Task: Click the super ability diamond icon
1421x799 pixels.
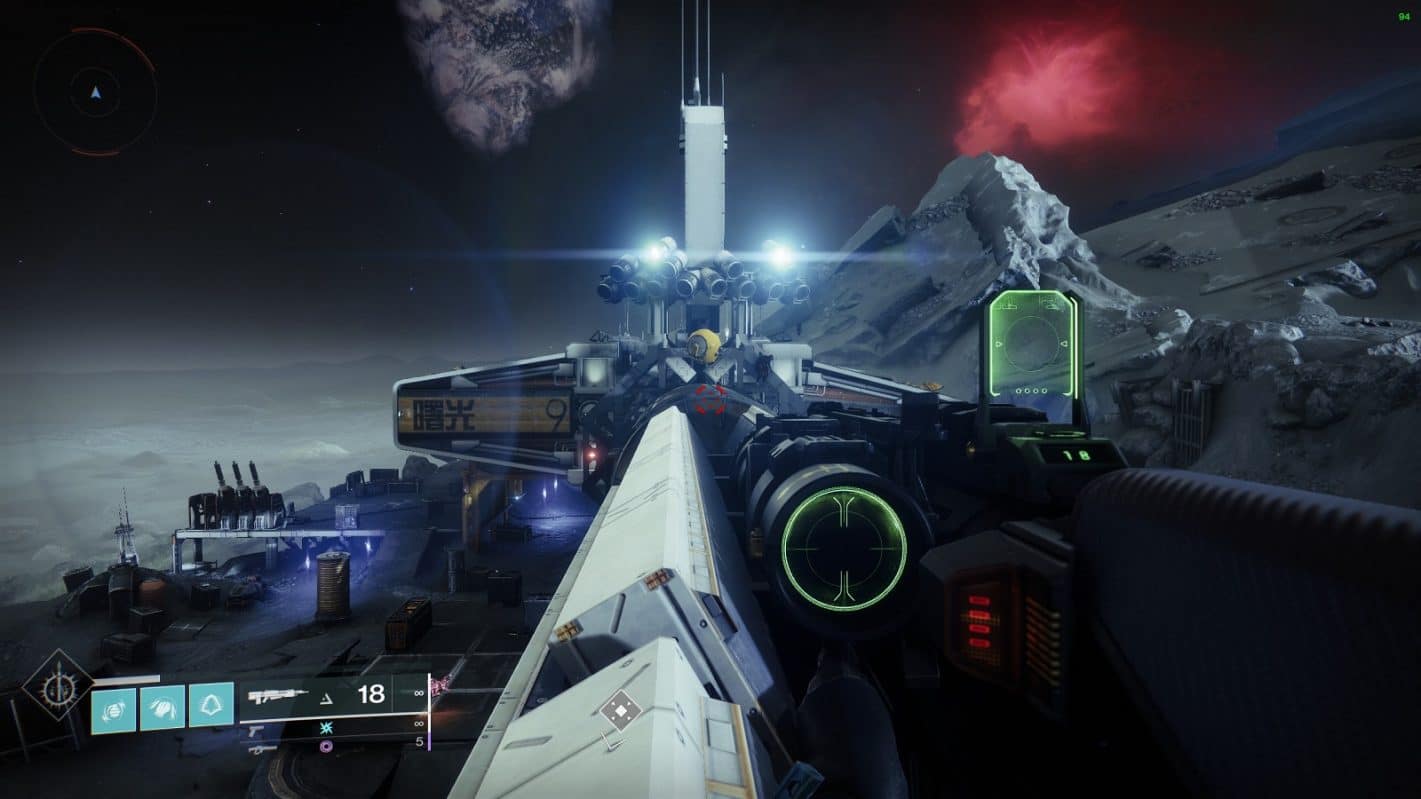Action: pos(58,684)
